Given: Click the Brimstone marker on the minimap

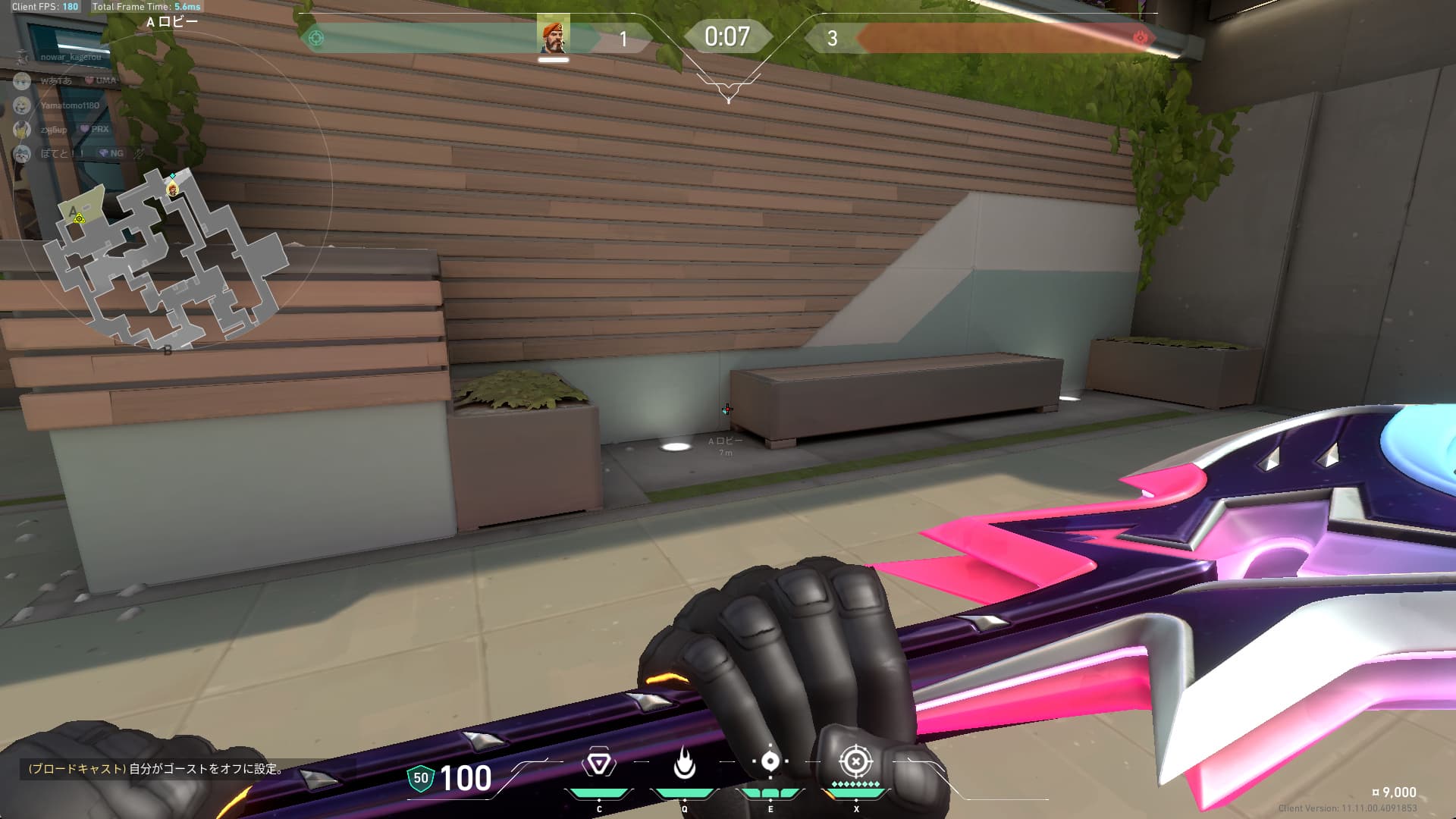Looking at the screenshot, I should click(173, 189).
